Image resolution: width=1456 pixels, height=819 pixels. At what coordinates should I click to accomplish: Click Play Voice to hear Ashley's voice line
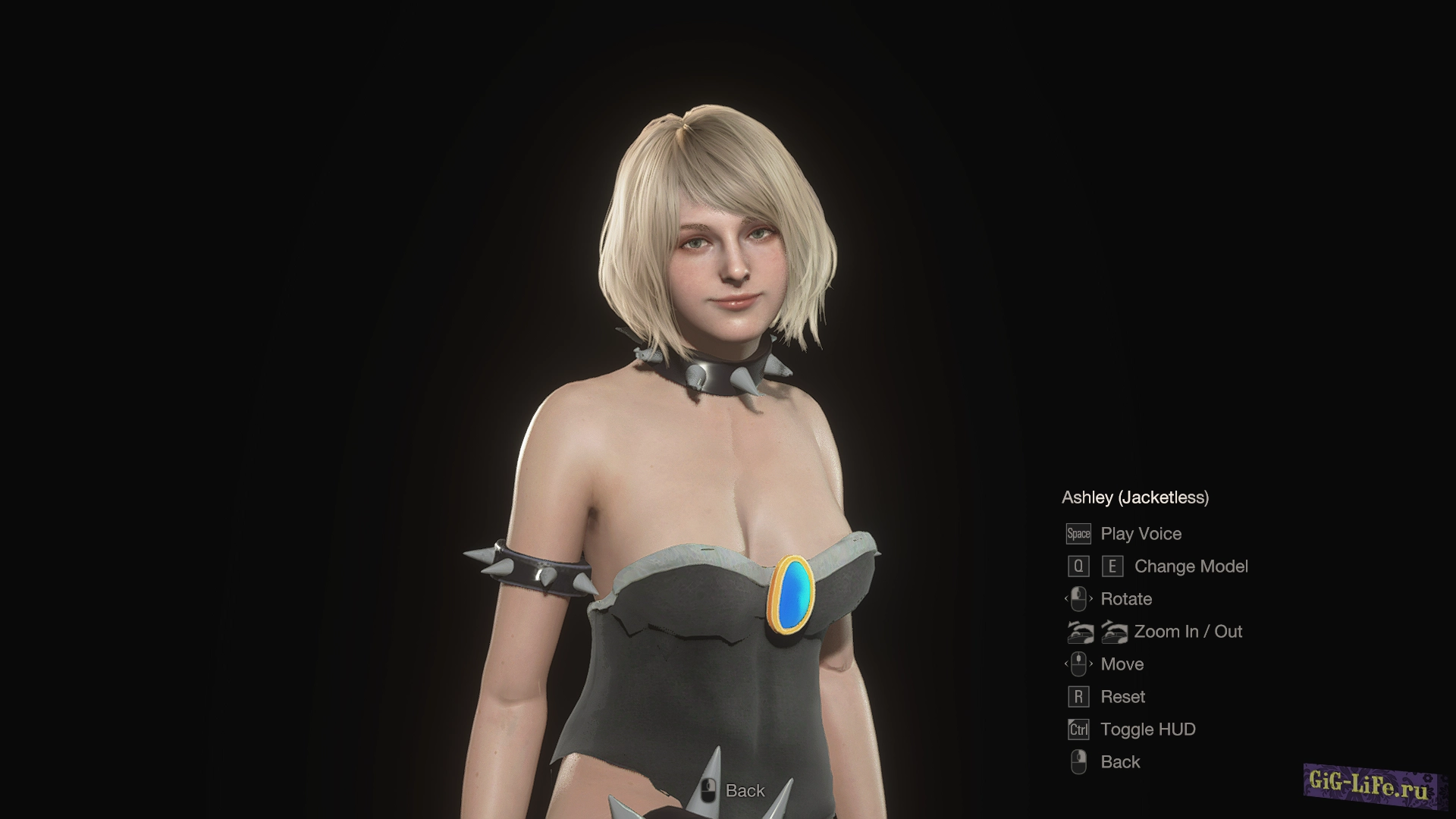[x=1141, y=534]
